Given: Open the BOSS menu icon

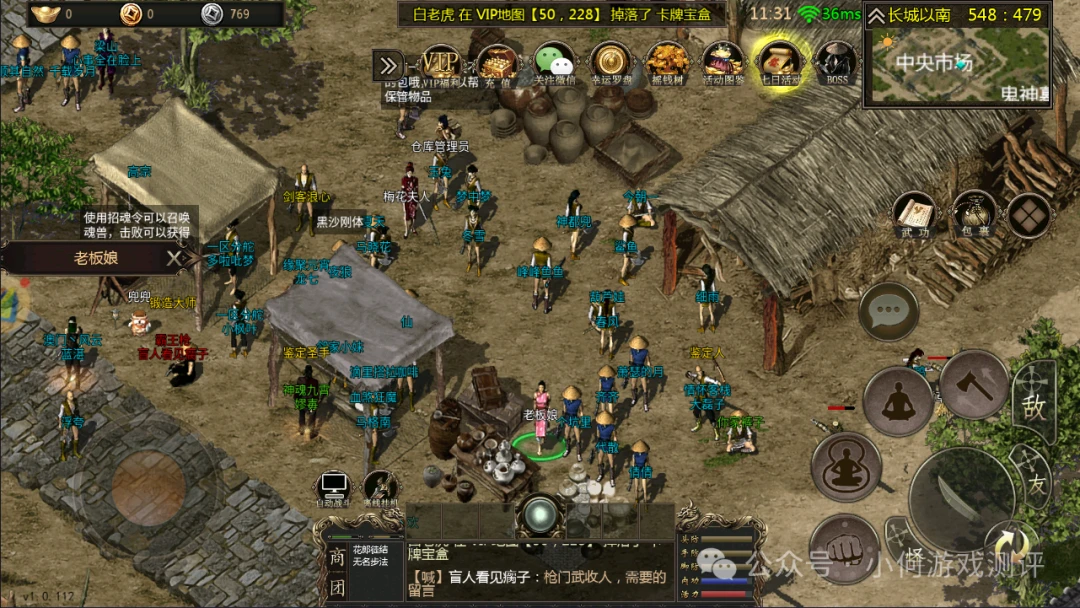Looking at the screenshot, I should pos(834,62).
